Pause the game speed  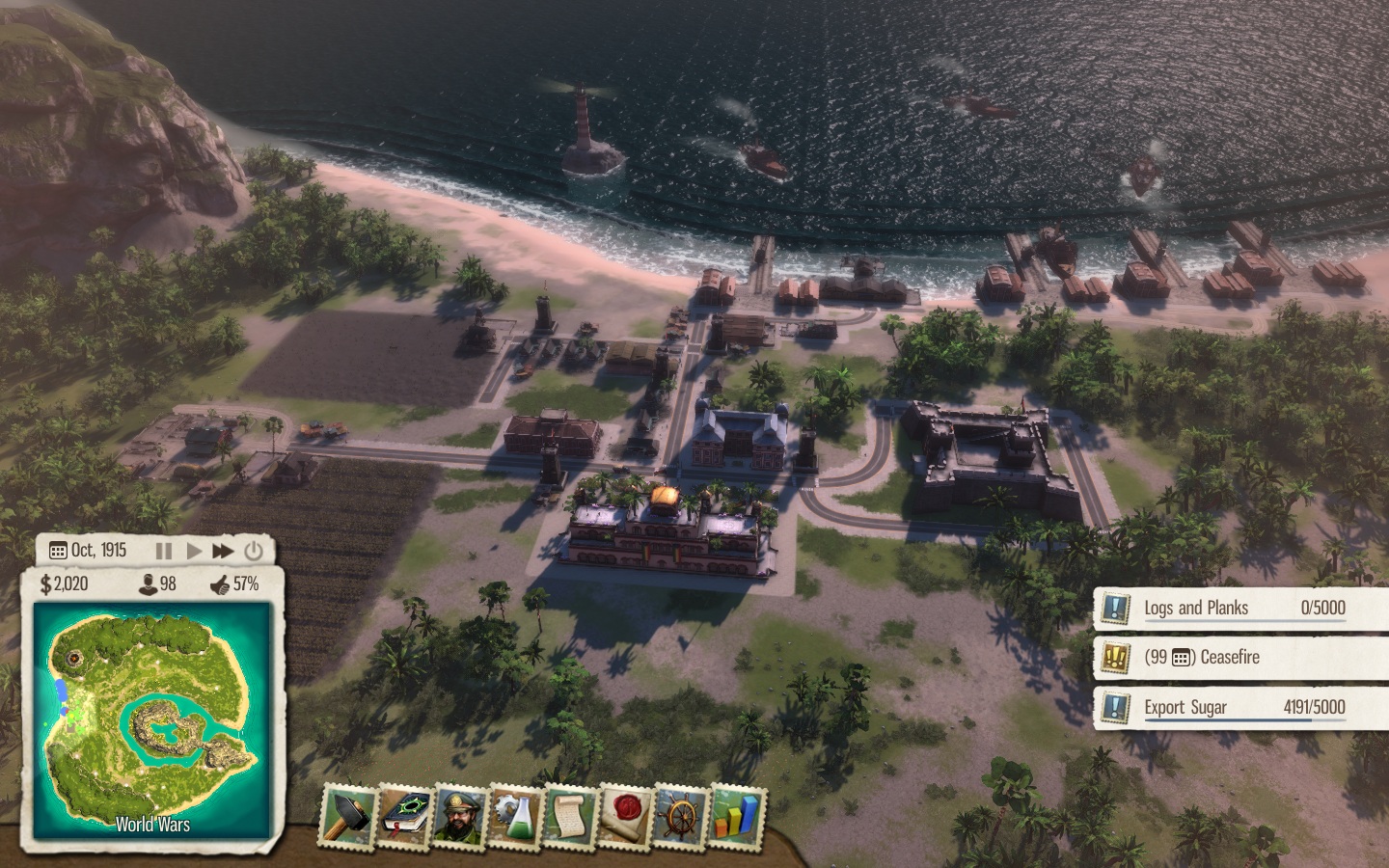[164, 551]
